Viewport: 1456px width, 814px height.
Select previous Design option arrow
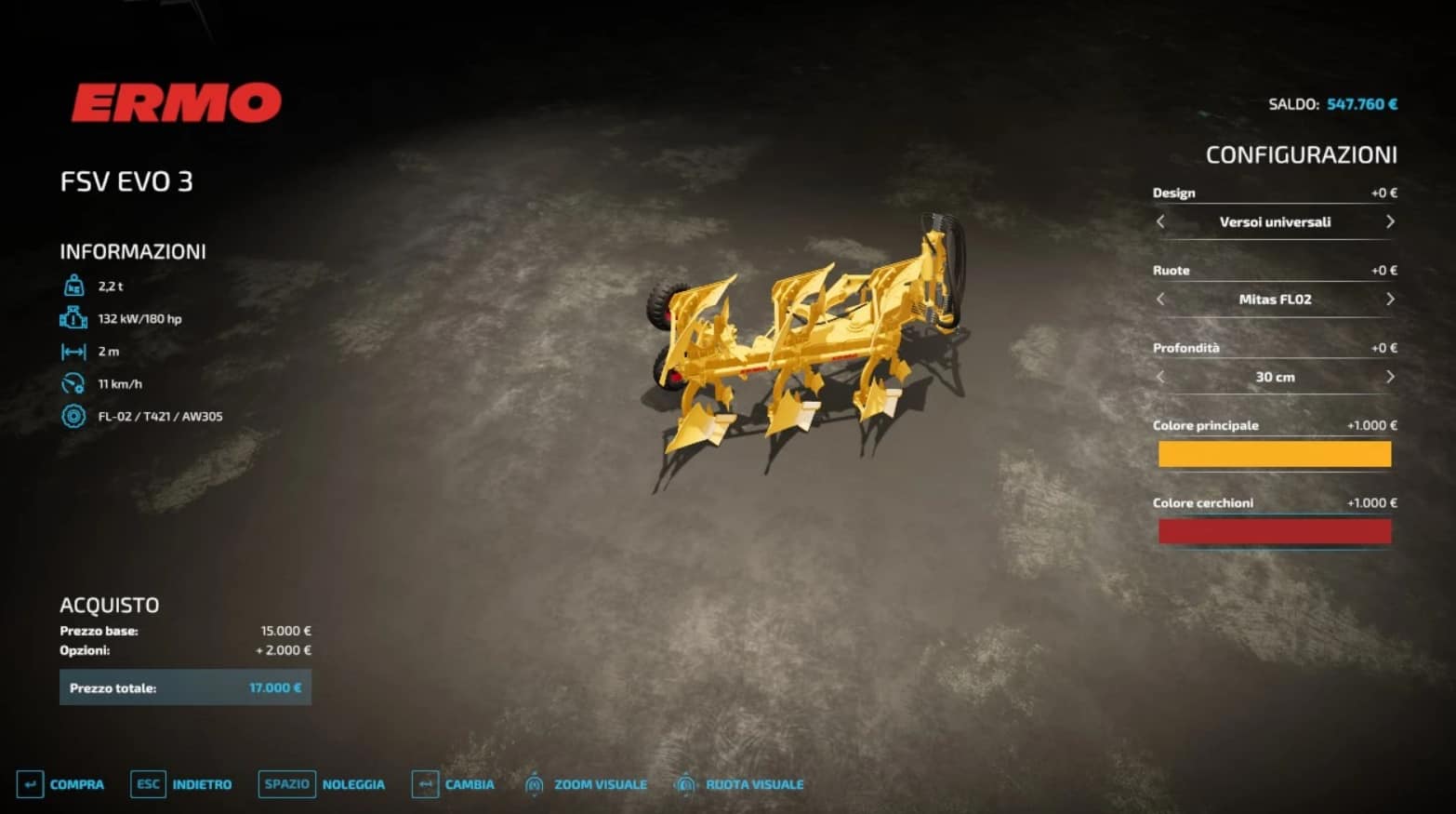coord(1160,221)
